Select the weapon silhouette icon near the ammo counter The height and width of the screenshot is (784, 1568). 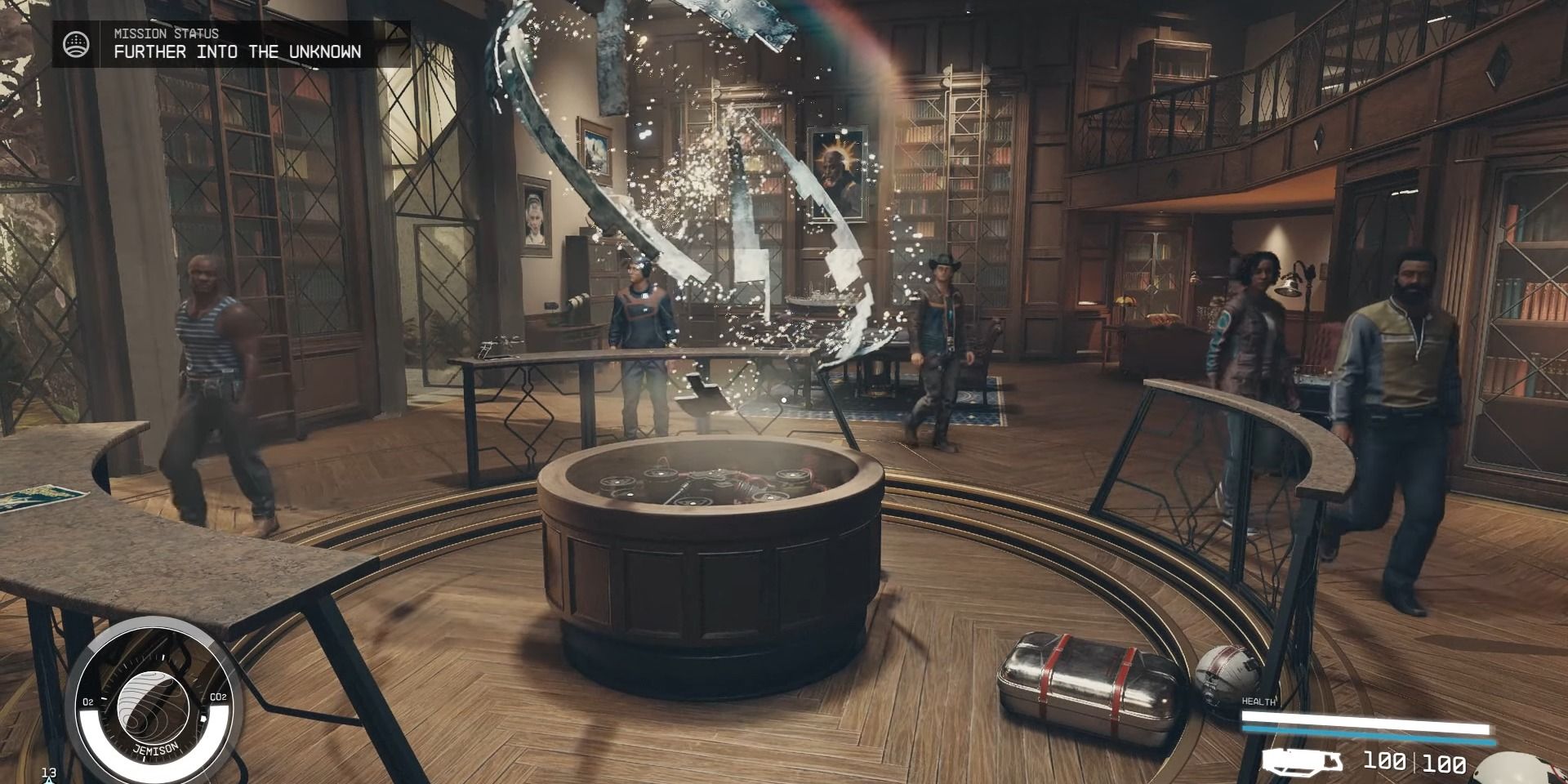1302,764
